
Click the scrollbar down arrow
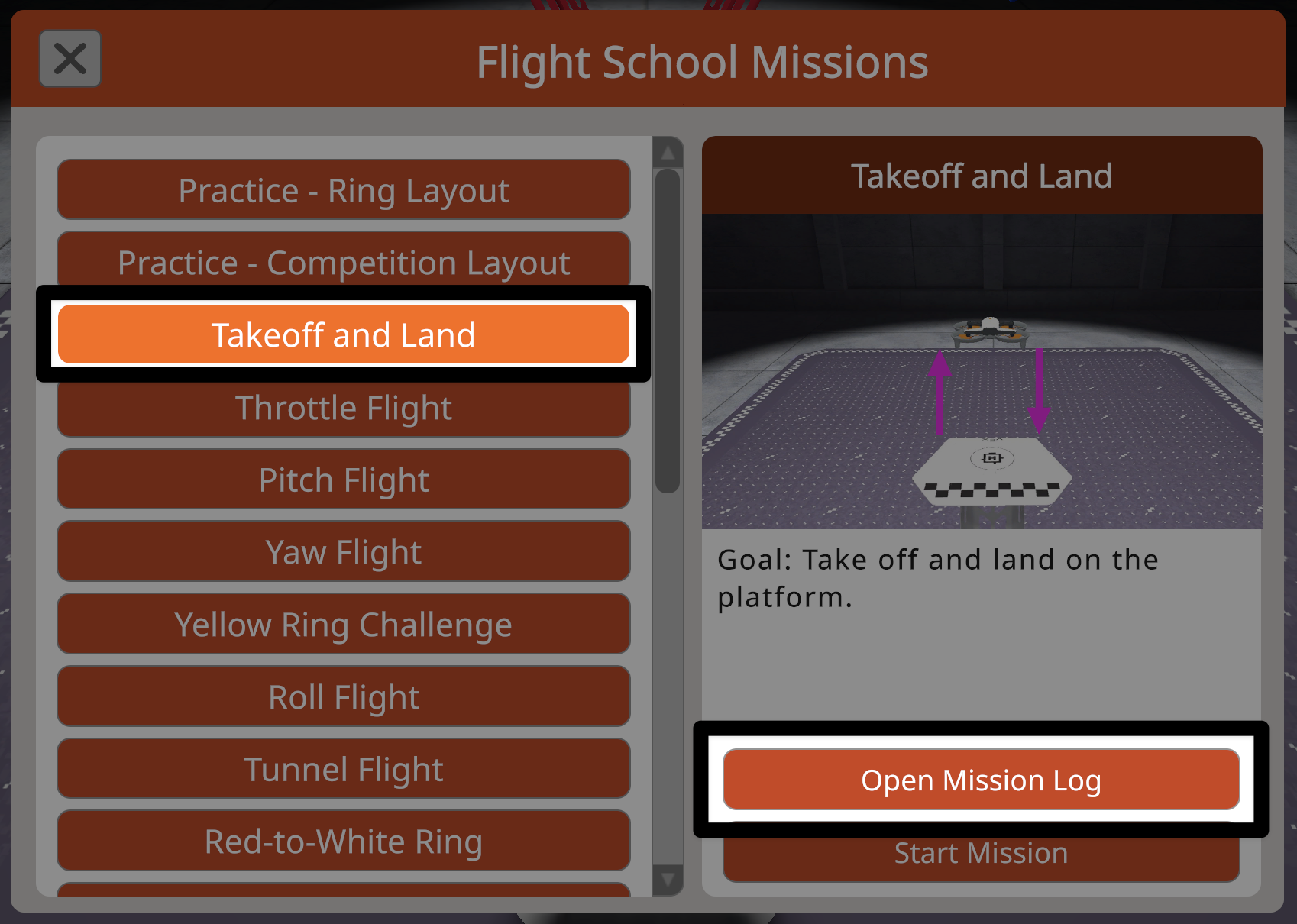pos(668,880)
